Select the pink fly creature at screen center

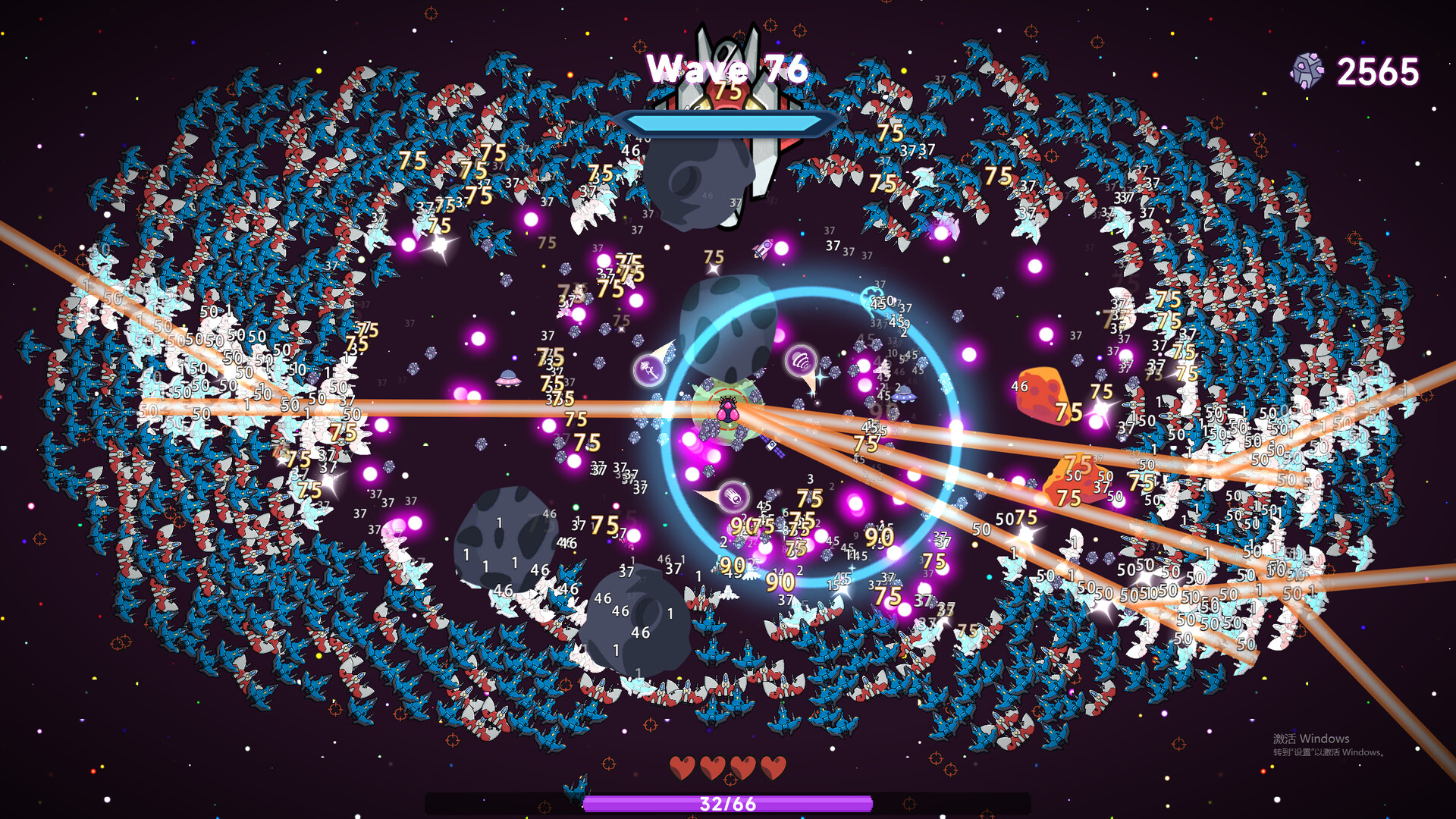coord(728,409)
